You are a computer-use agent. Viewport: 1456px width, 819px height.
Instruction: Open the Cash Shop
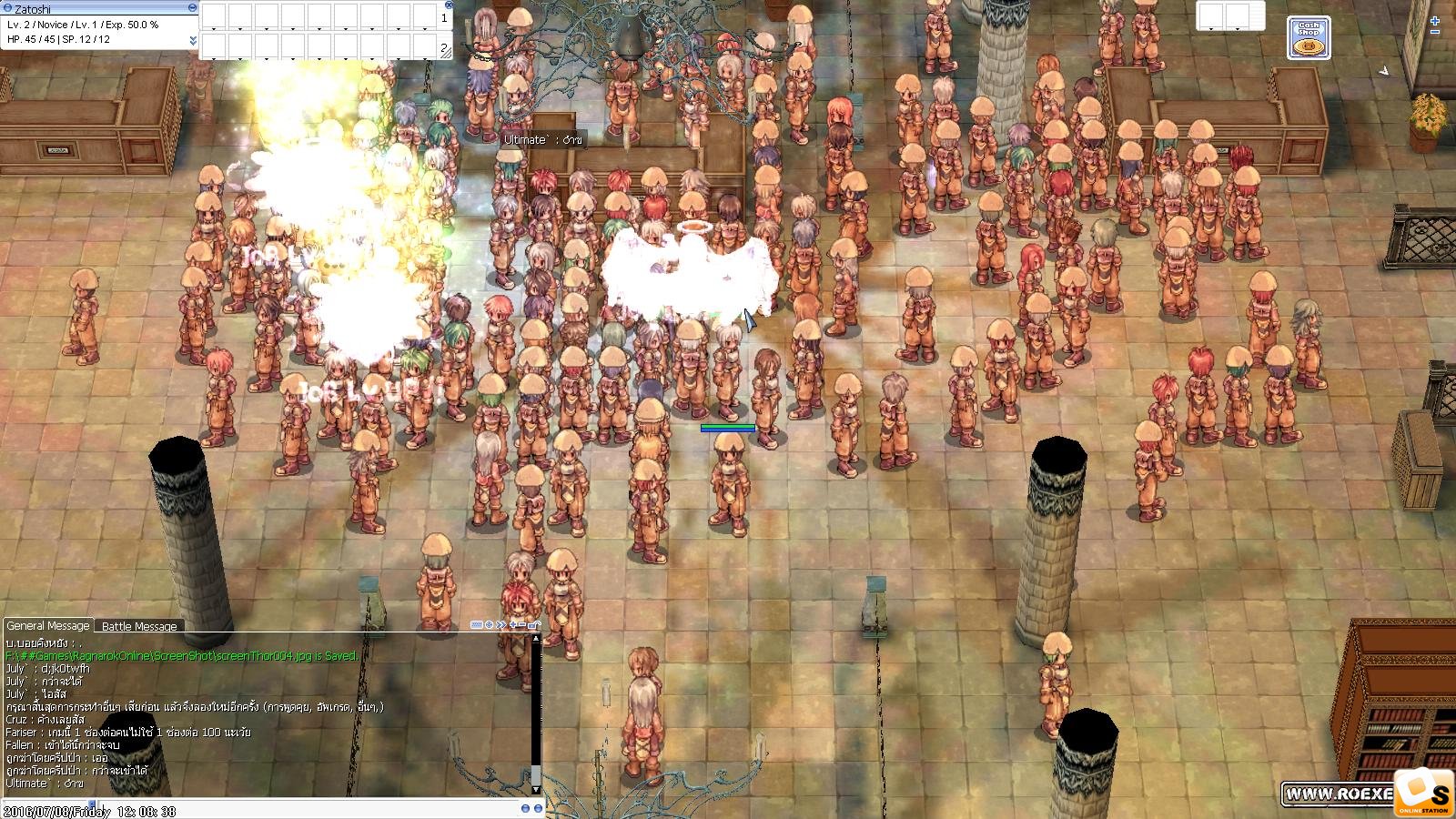[x=1309, y=39]
